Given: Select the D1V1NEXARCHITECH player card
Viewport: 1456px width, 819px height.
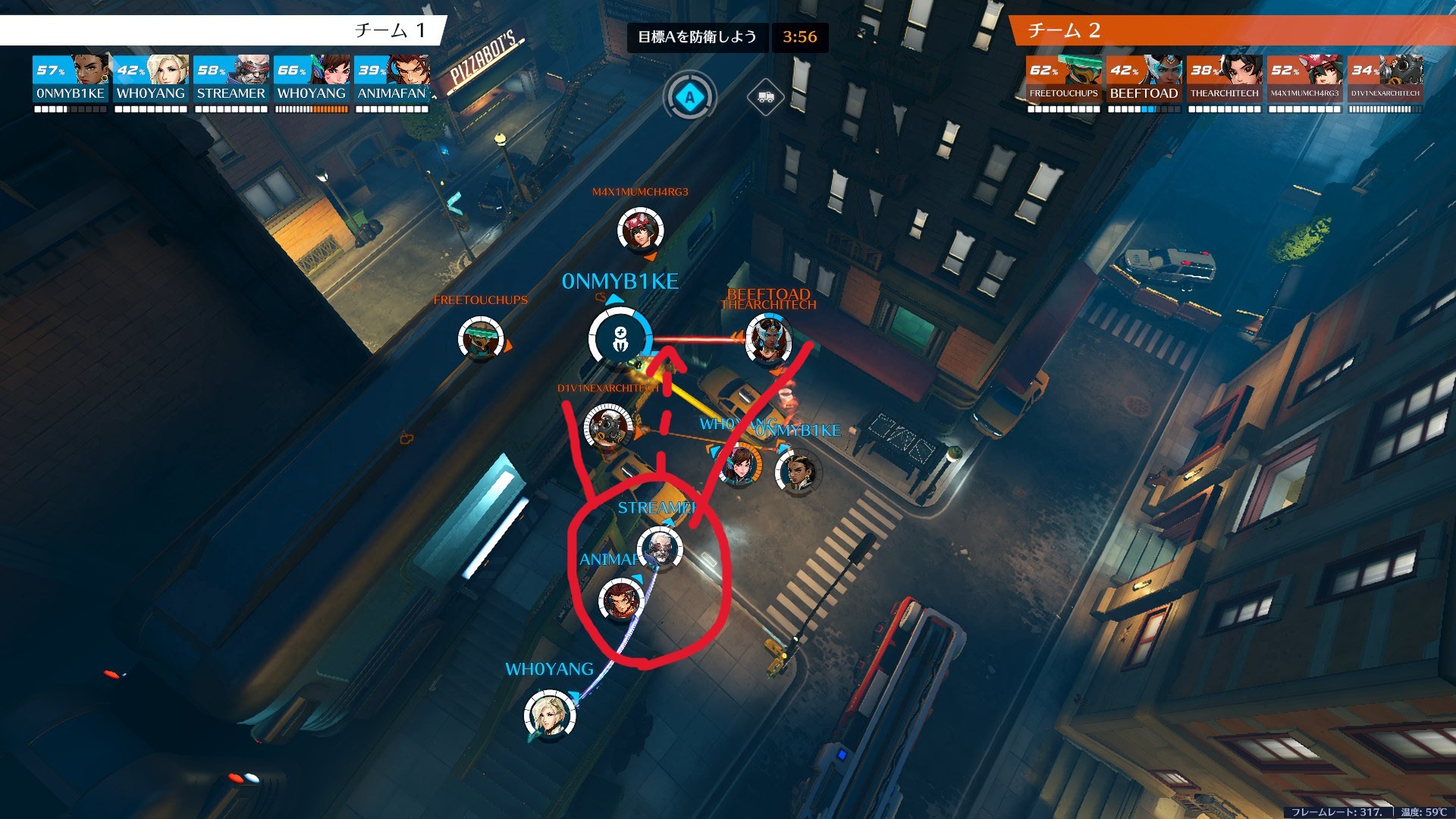Looking at the screenshot, I should [1385, 79].
